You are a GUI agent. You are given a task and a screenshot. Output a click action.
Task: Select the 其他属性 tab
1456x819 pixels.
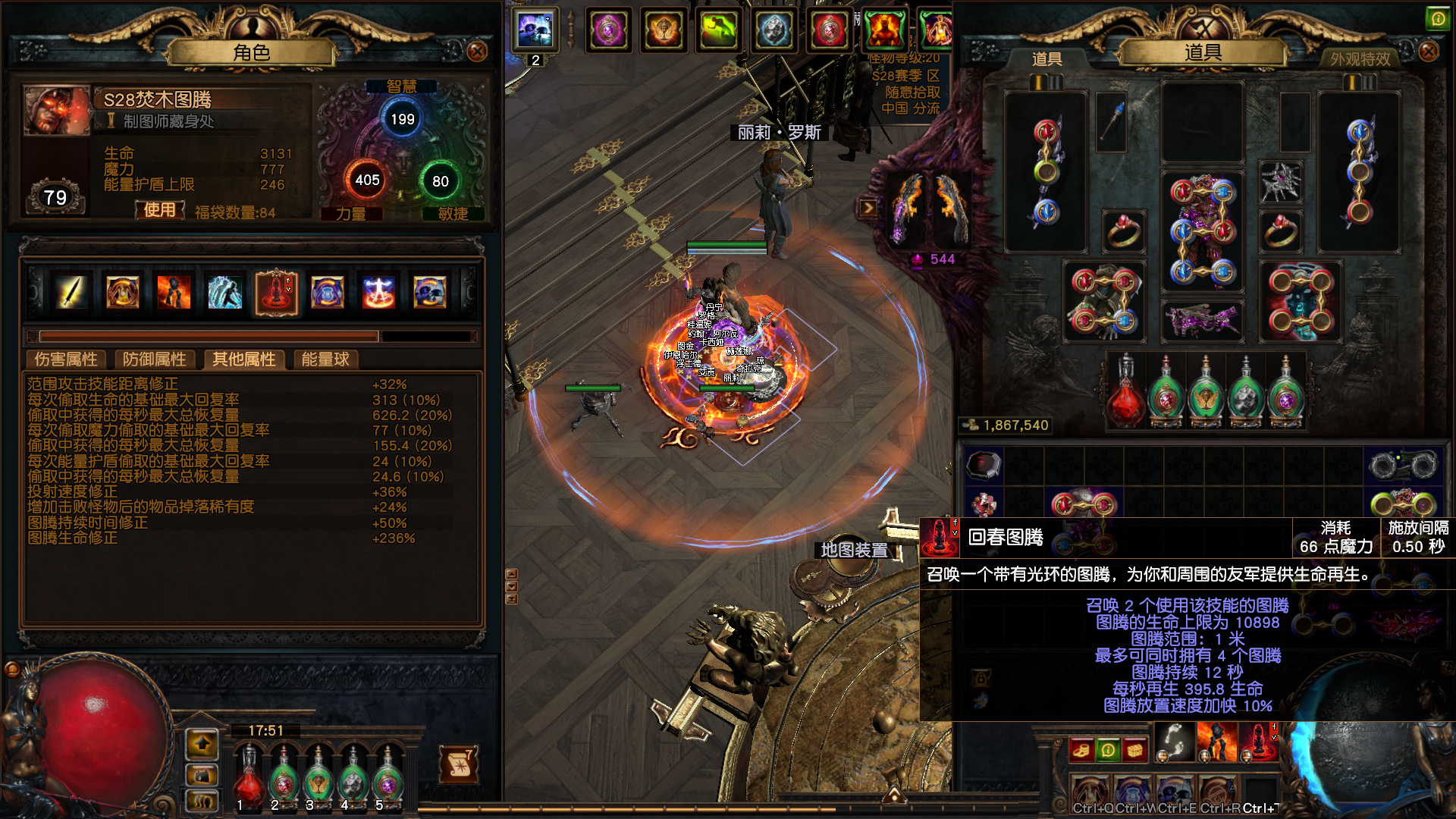tap(243, 359)
